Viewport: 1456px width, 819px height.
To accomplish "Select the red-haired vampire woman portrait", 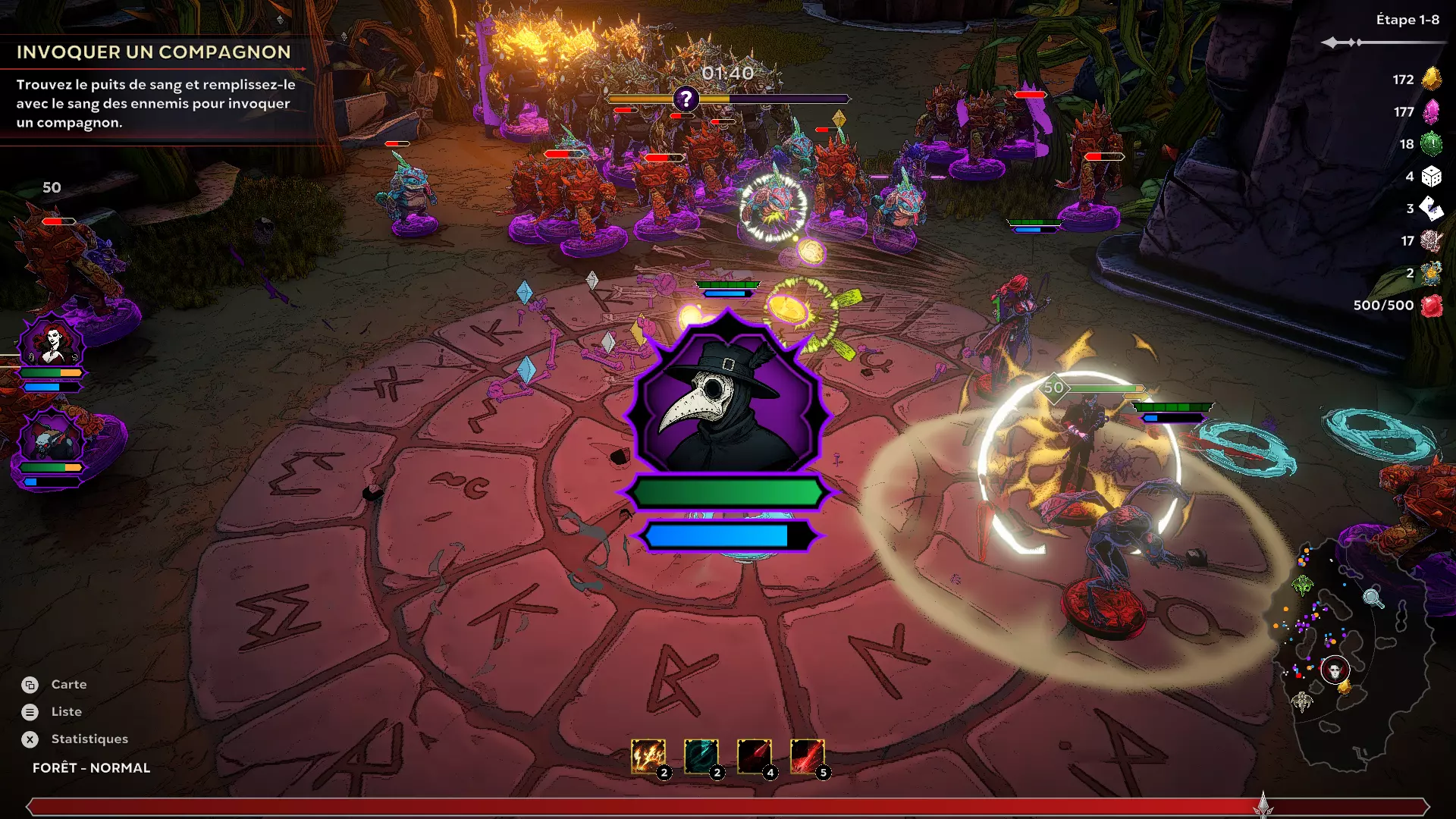I will coord(52,343).
